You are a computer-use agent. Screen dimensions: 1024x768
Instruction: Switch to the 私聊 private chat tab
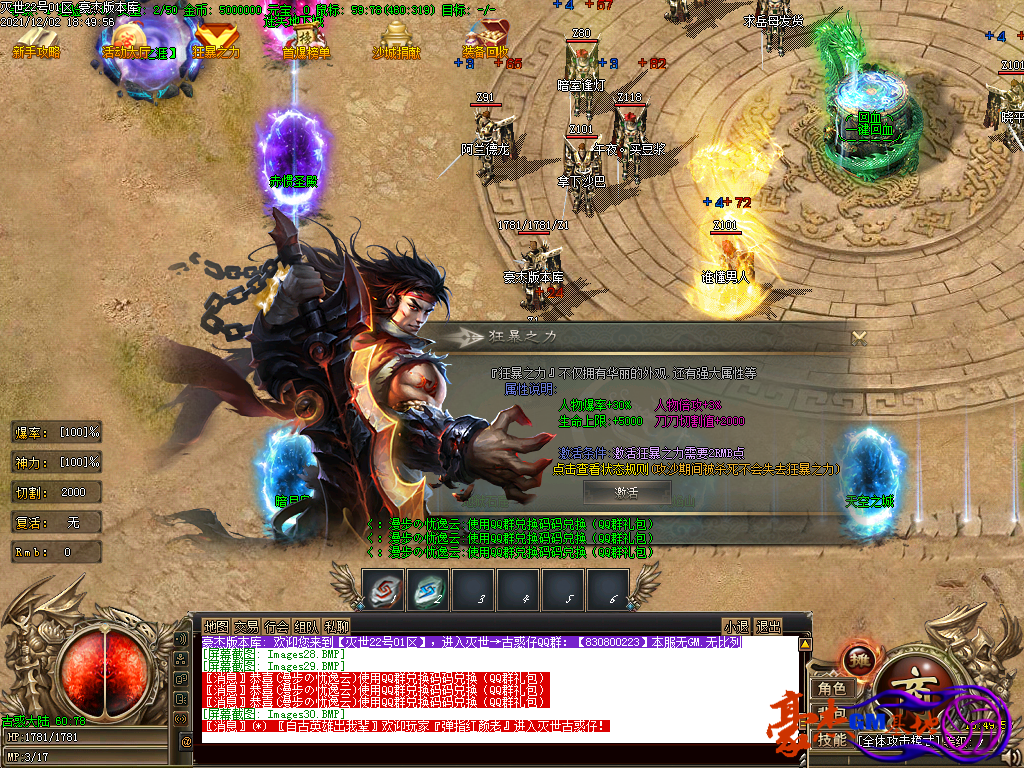337,627
